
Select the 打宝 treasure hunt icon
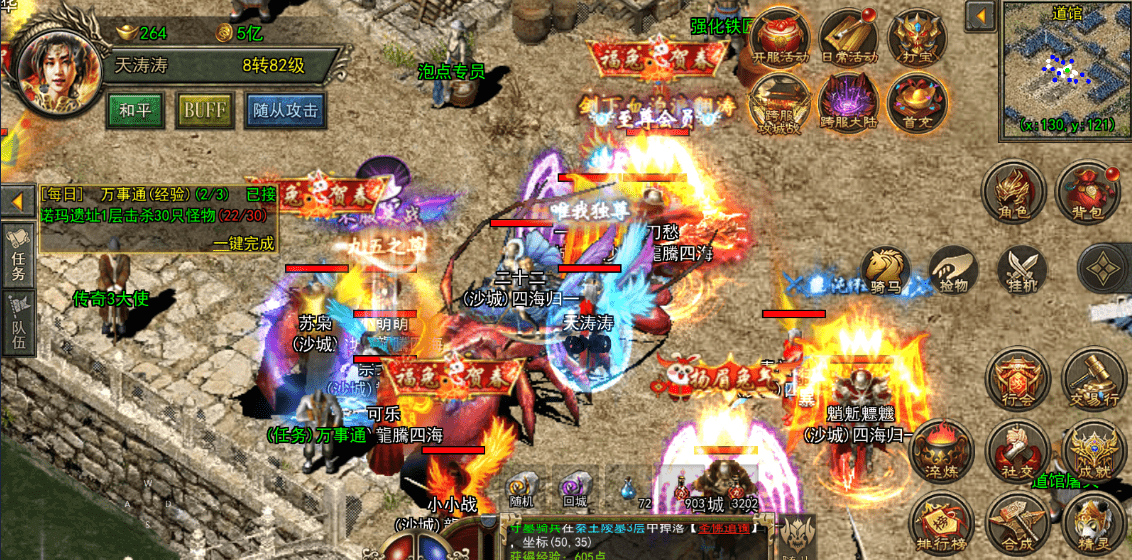pyautogui.click(x=916, y=38)
